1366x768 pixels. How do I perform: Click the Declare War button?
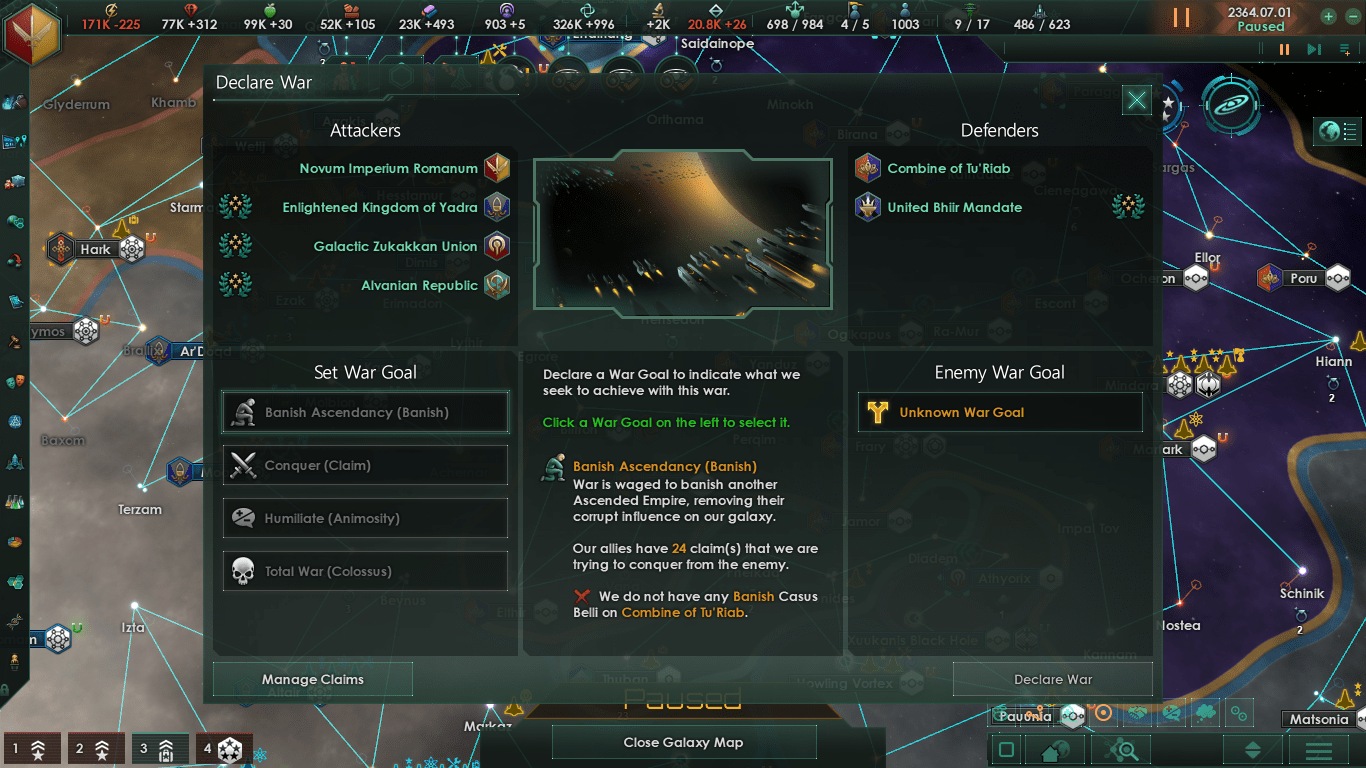click(1052, 680)
